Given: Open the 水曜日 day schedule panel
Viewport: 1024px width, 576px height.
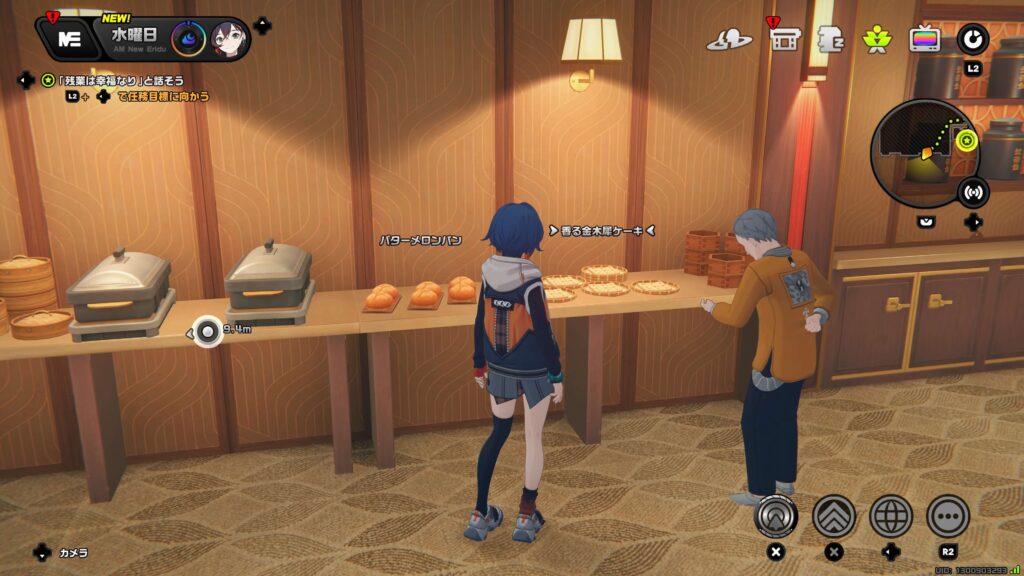Looking at the screenshot, I should 133,35.
